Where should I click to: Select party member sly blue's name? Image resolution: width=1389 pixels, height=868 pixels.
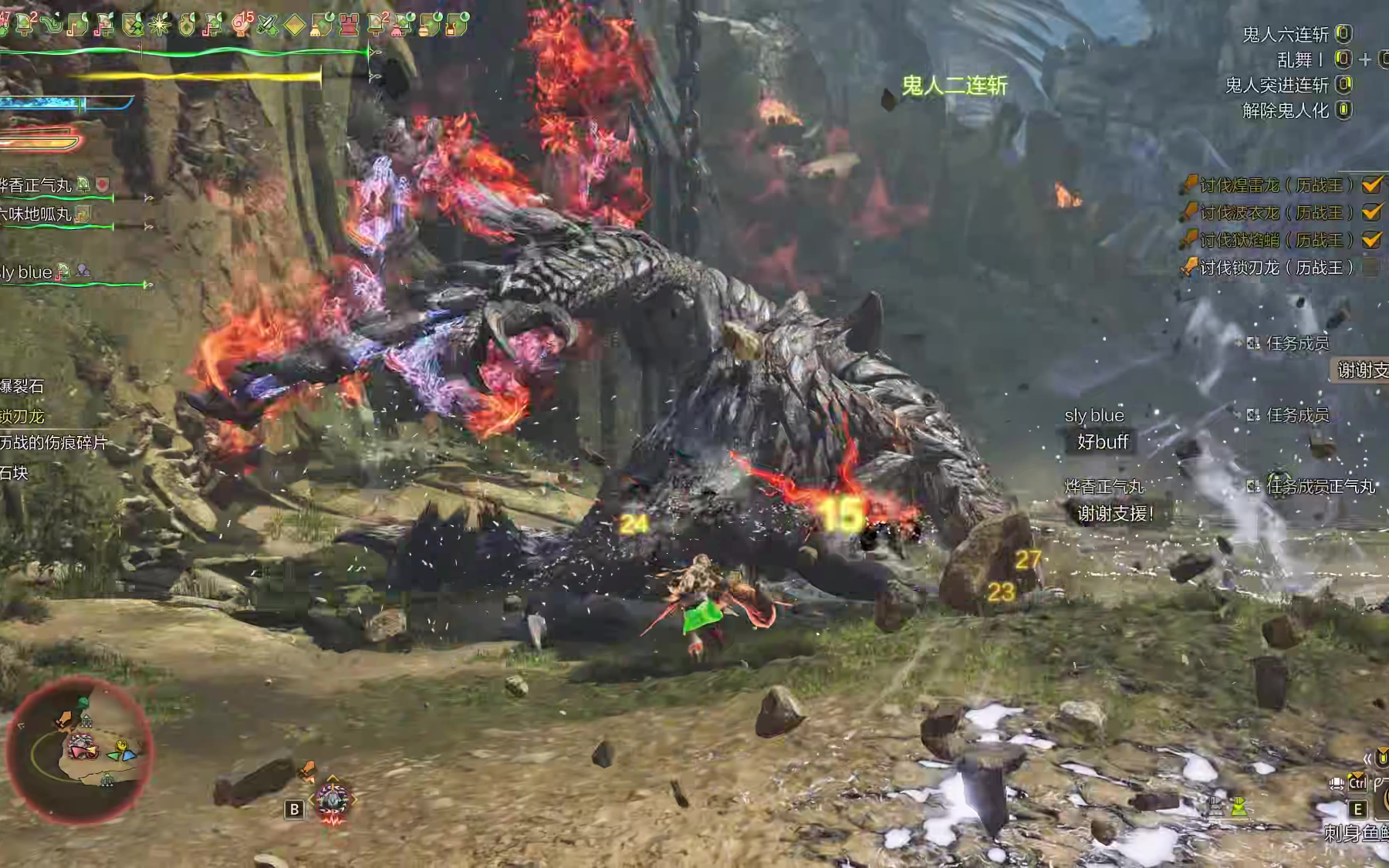click(x=26, y=272)
